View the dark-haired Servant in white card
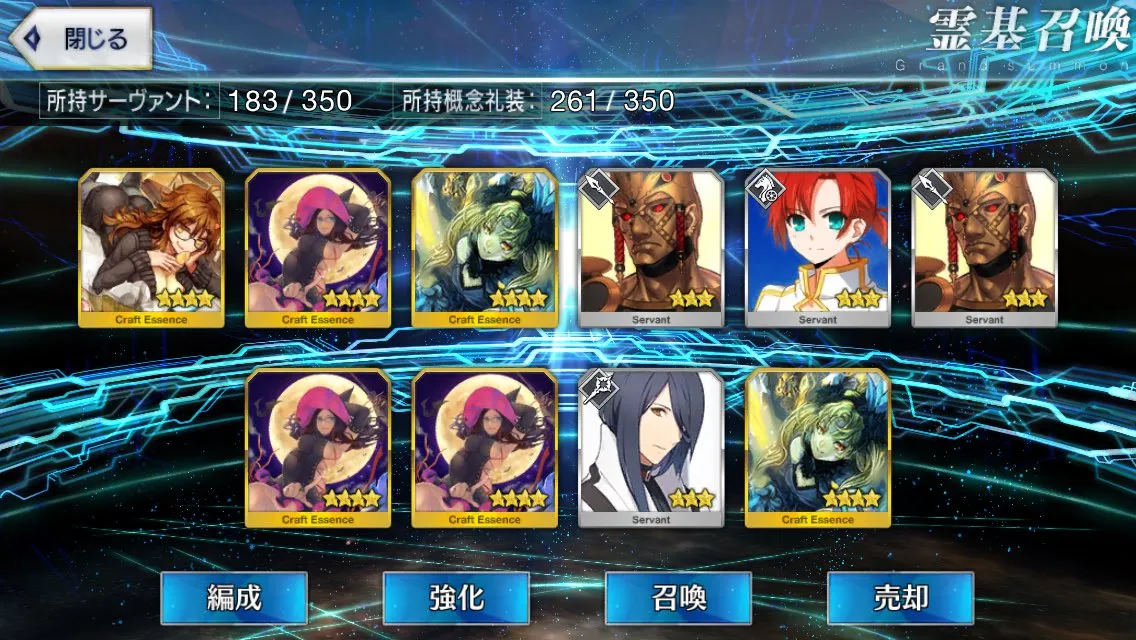This screenshot has height=640, width=1136. [651, 448]
